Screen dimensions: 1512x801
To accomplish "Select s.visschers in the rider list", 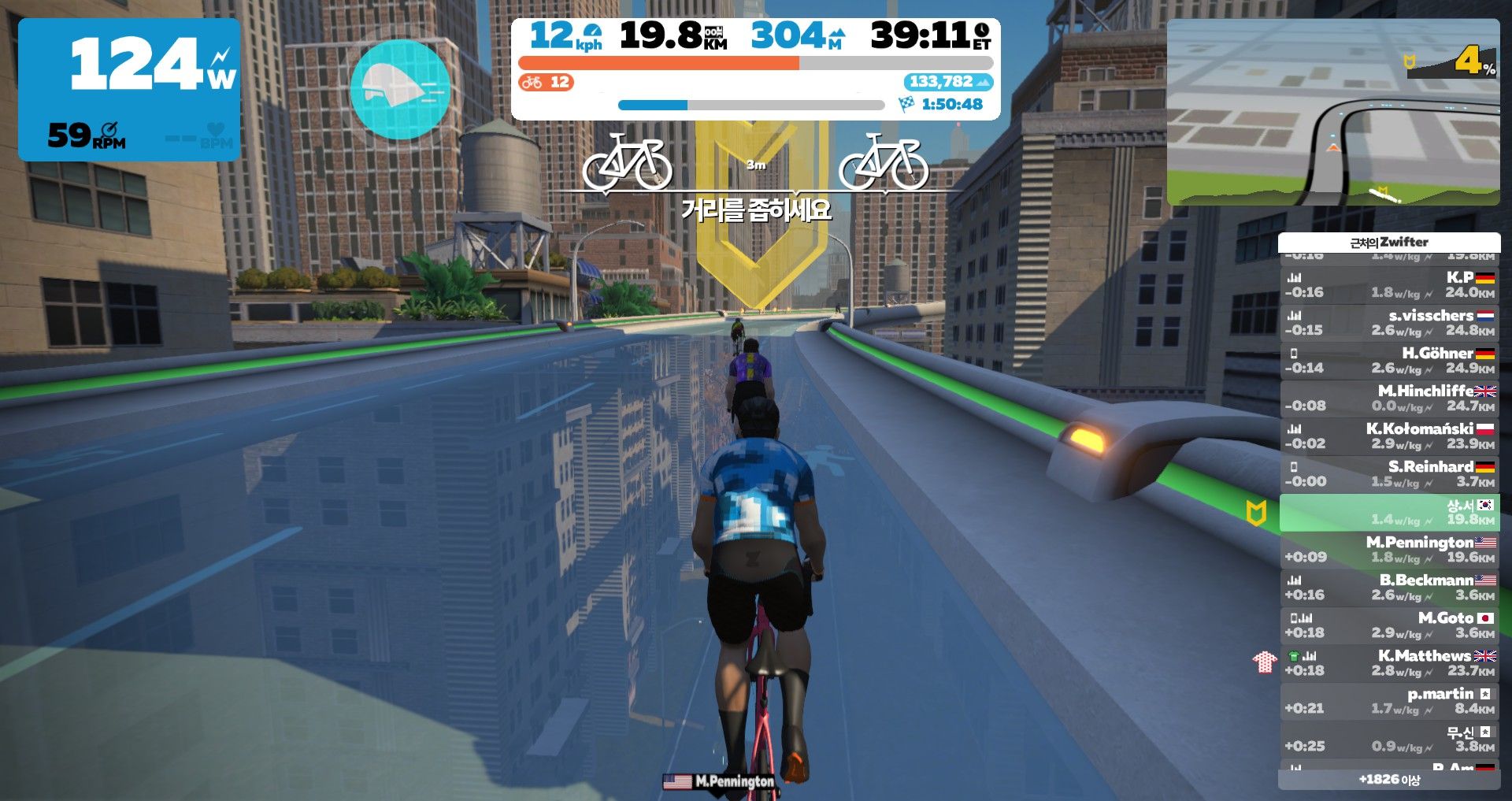I will pos(1389,322).
